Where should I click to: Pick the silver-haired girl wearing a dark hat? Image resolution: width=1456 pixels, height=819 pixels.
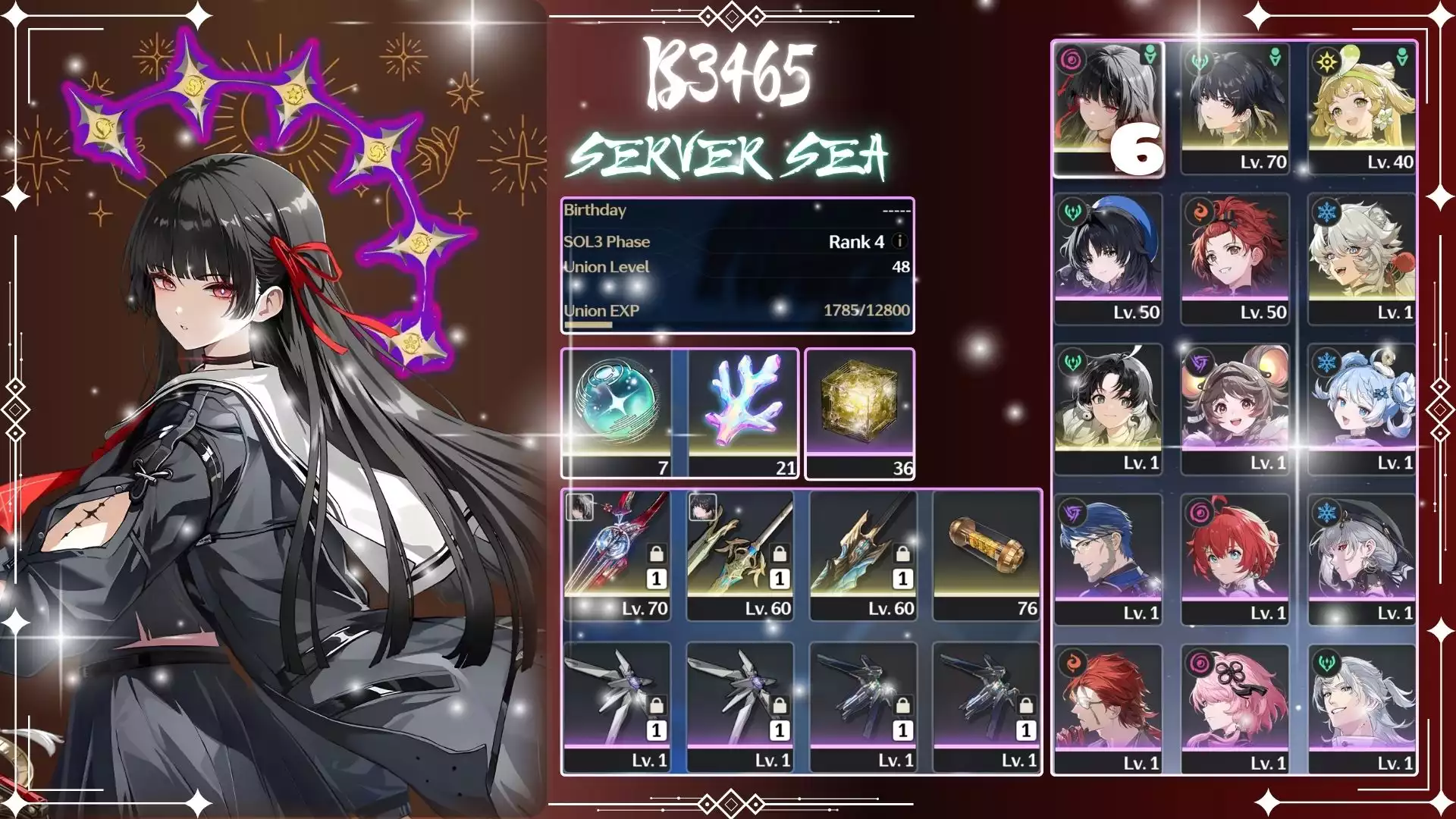(x=1362, y=558)
